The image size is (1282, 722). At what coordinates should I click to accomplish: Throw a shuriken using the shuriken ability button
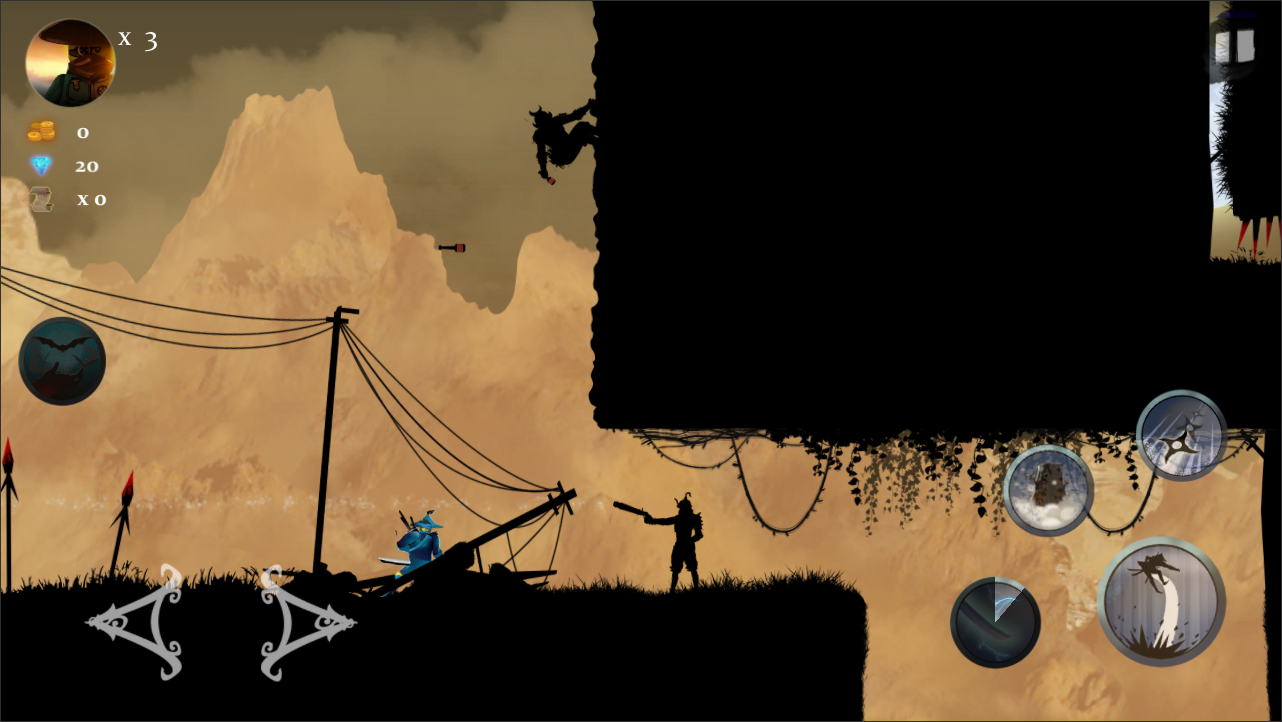[x=1180, y=435]
